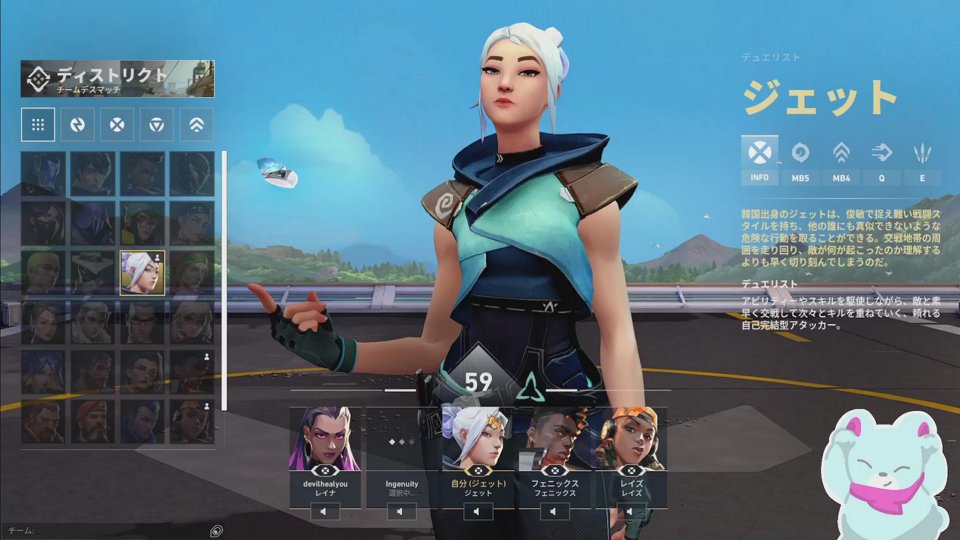Filter agents by the Initiator role icon
This screenshot has width=960, height=540.
(77, 125)
